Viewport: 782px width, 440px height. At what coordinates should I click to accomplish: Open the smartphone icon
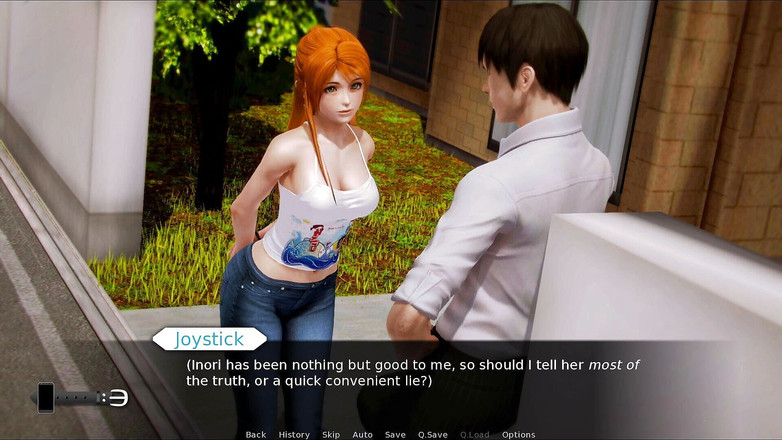click(x=45, y=397)
